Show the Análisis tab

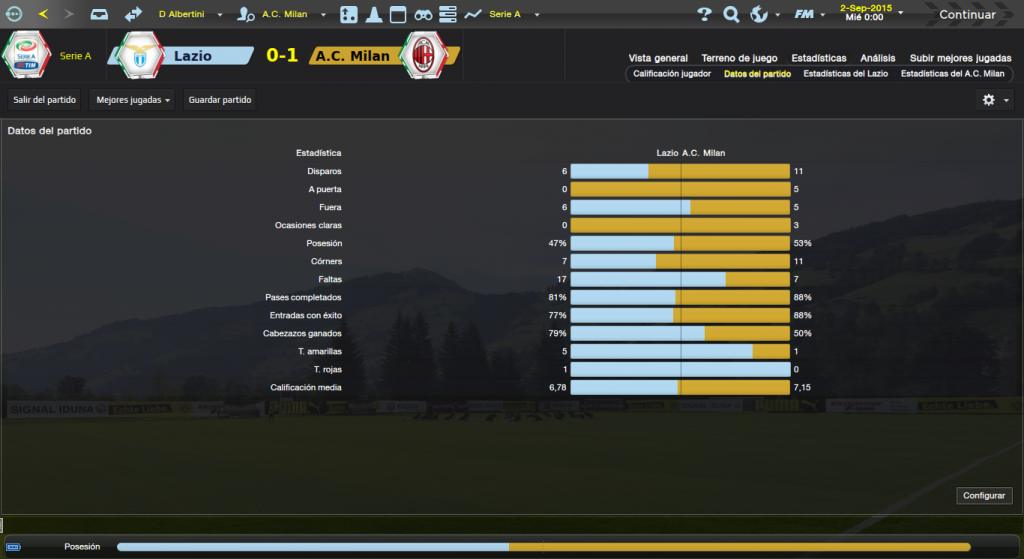pos(878,58)
